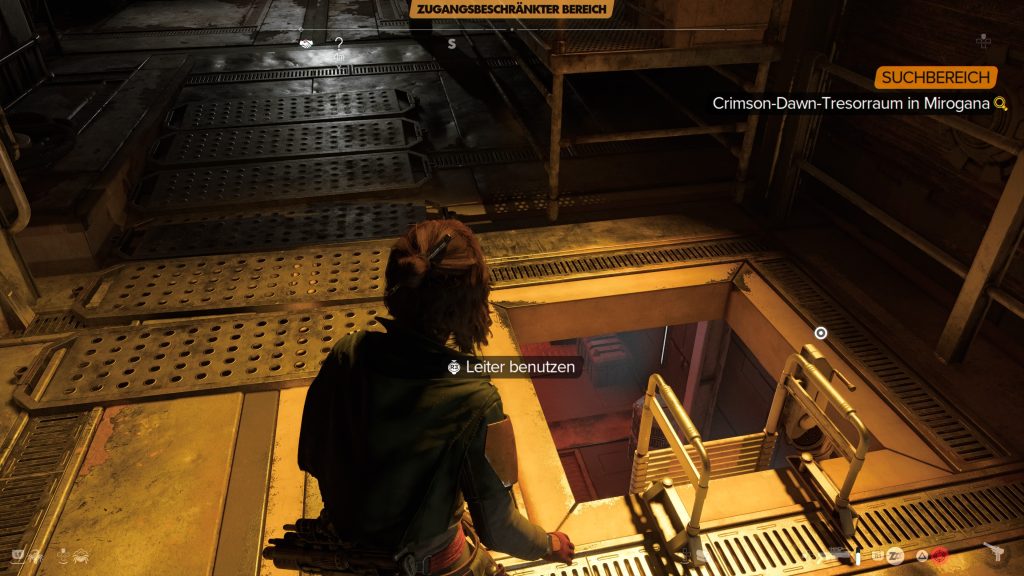Viewport: 1024px width, 576px height.
Task: Click the circular waypoint marker near the ladder
Action: point(821,333)
